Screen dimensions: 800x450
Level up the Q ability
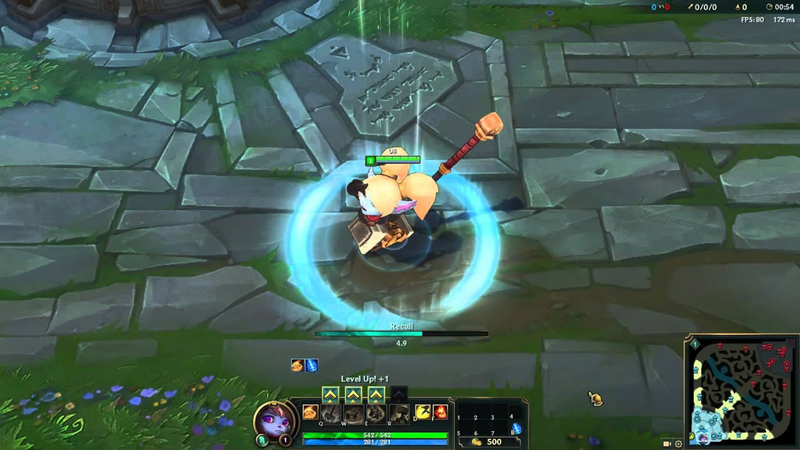point(332,395)
